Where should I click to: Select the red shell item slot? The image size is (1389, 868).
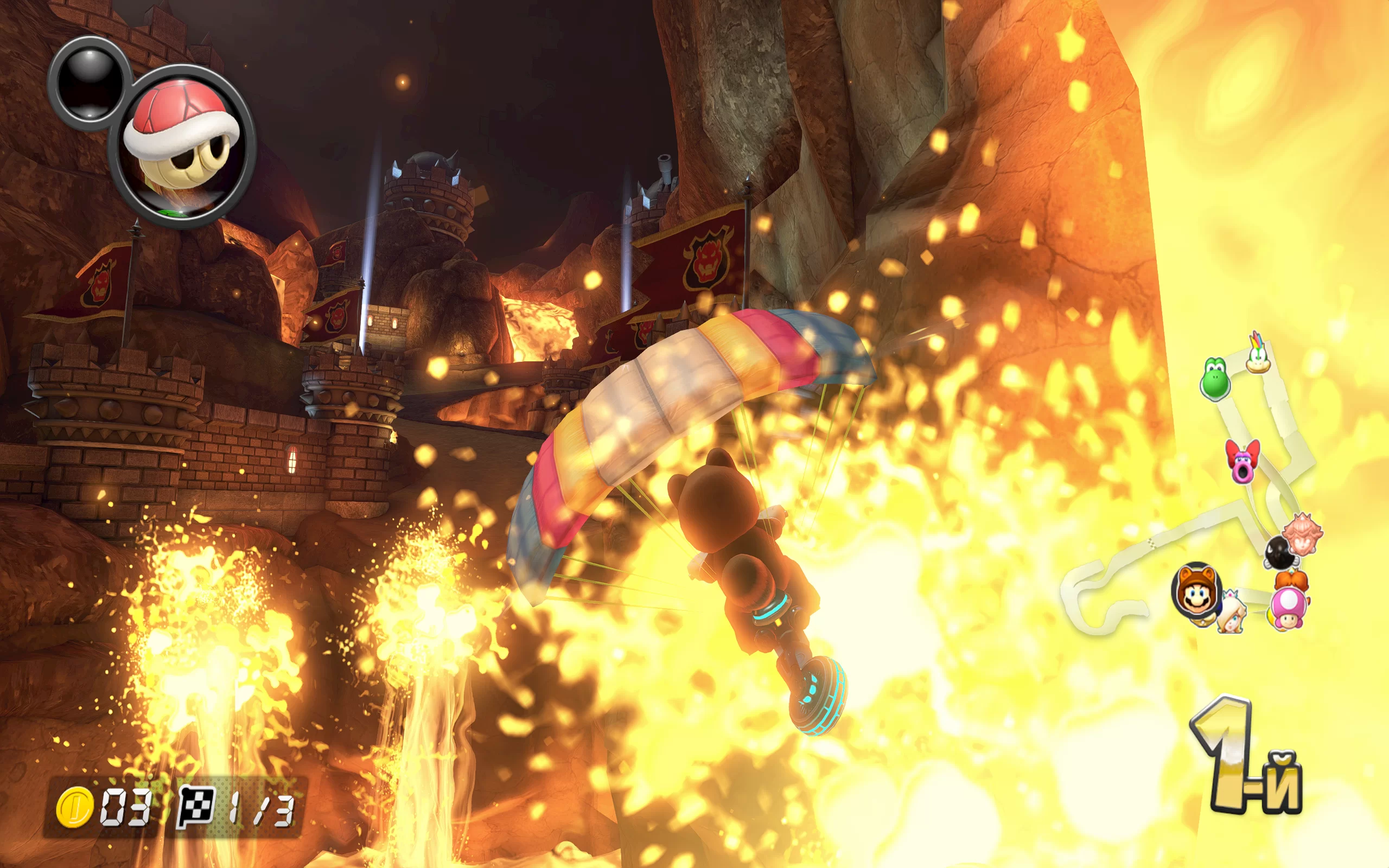click(x=181, y=146)
